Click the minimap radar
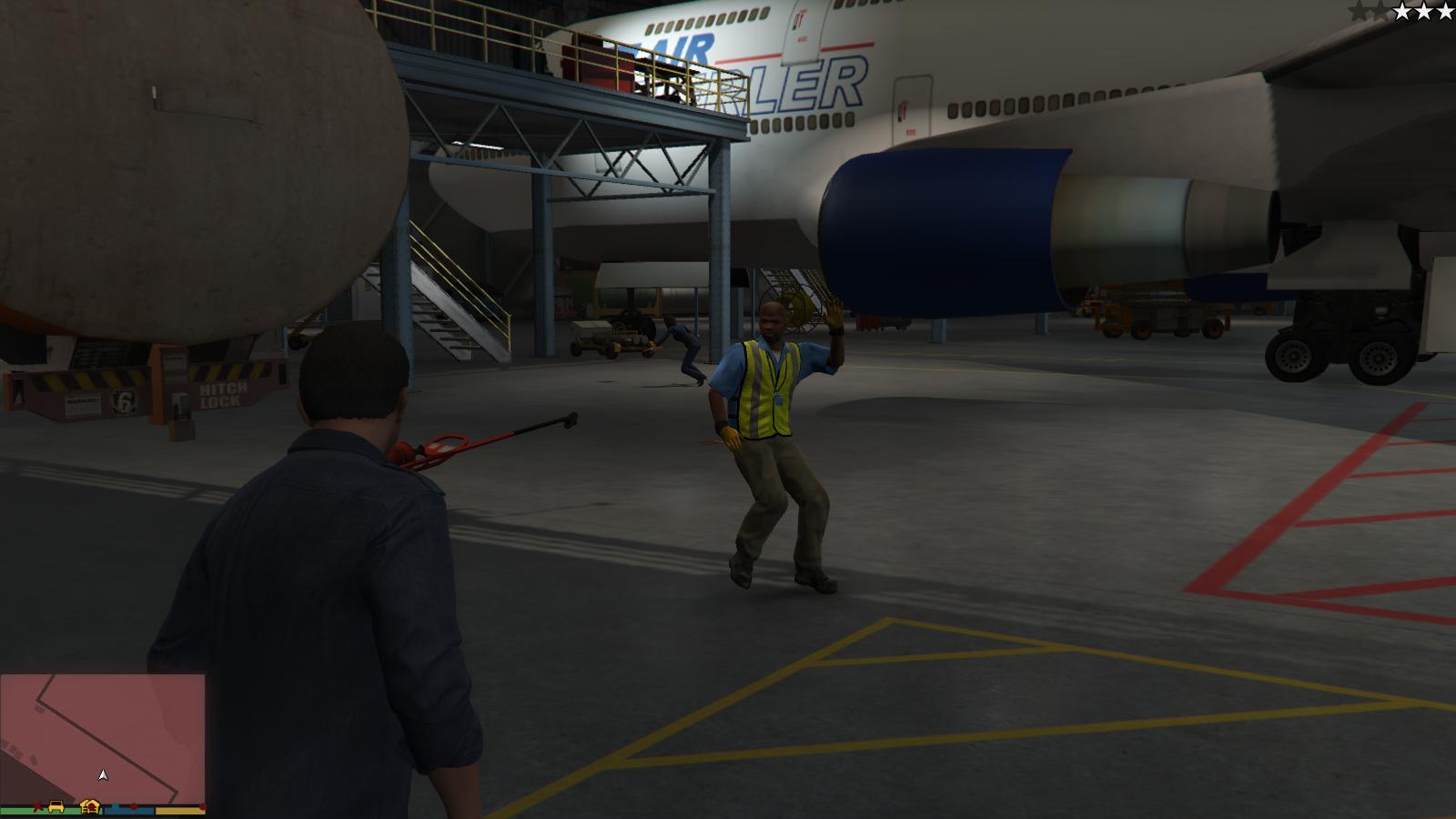 point(103,735)
